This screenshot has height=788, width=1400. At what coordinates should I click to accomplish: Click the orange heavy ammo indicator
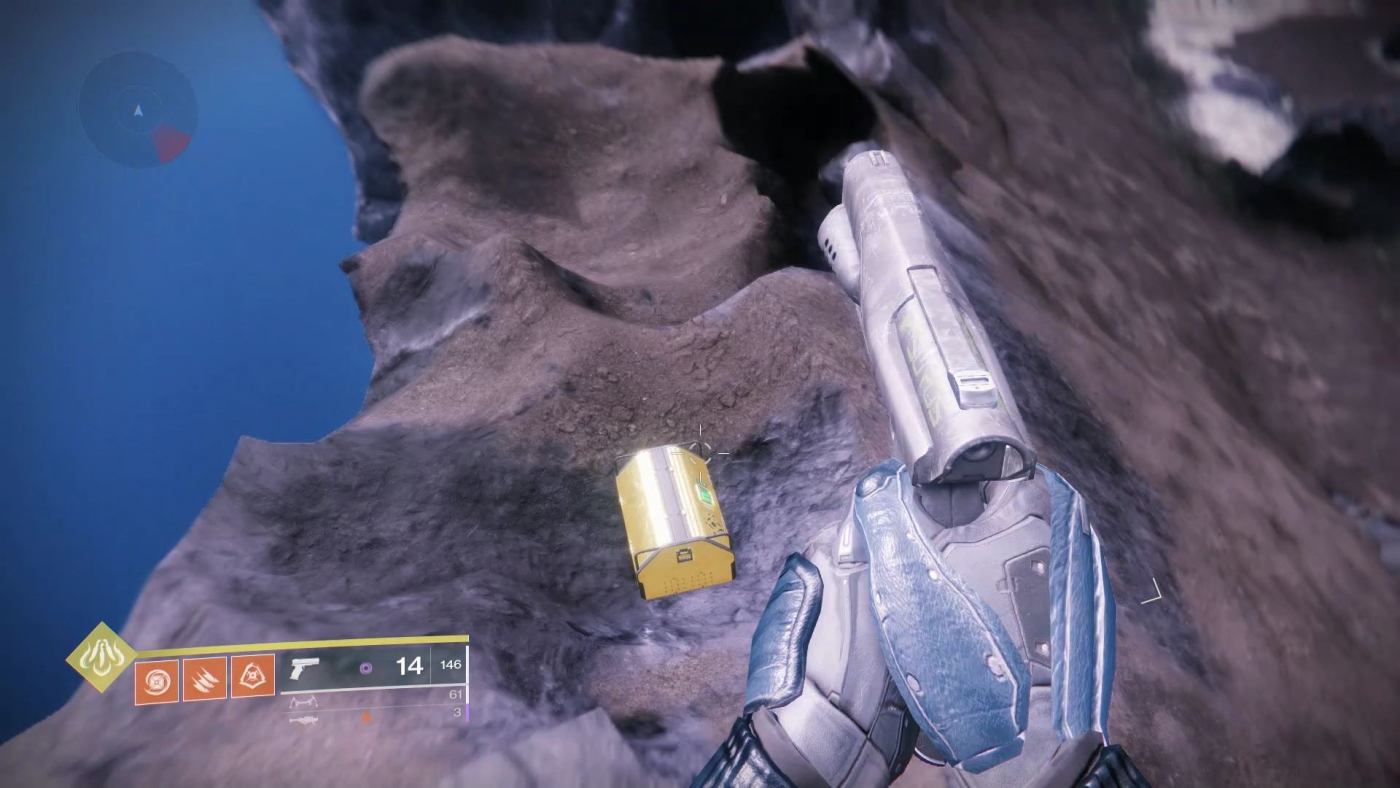(366, 717)
